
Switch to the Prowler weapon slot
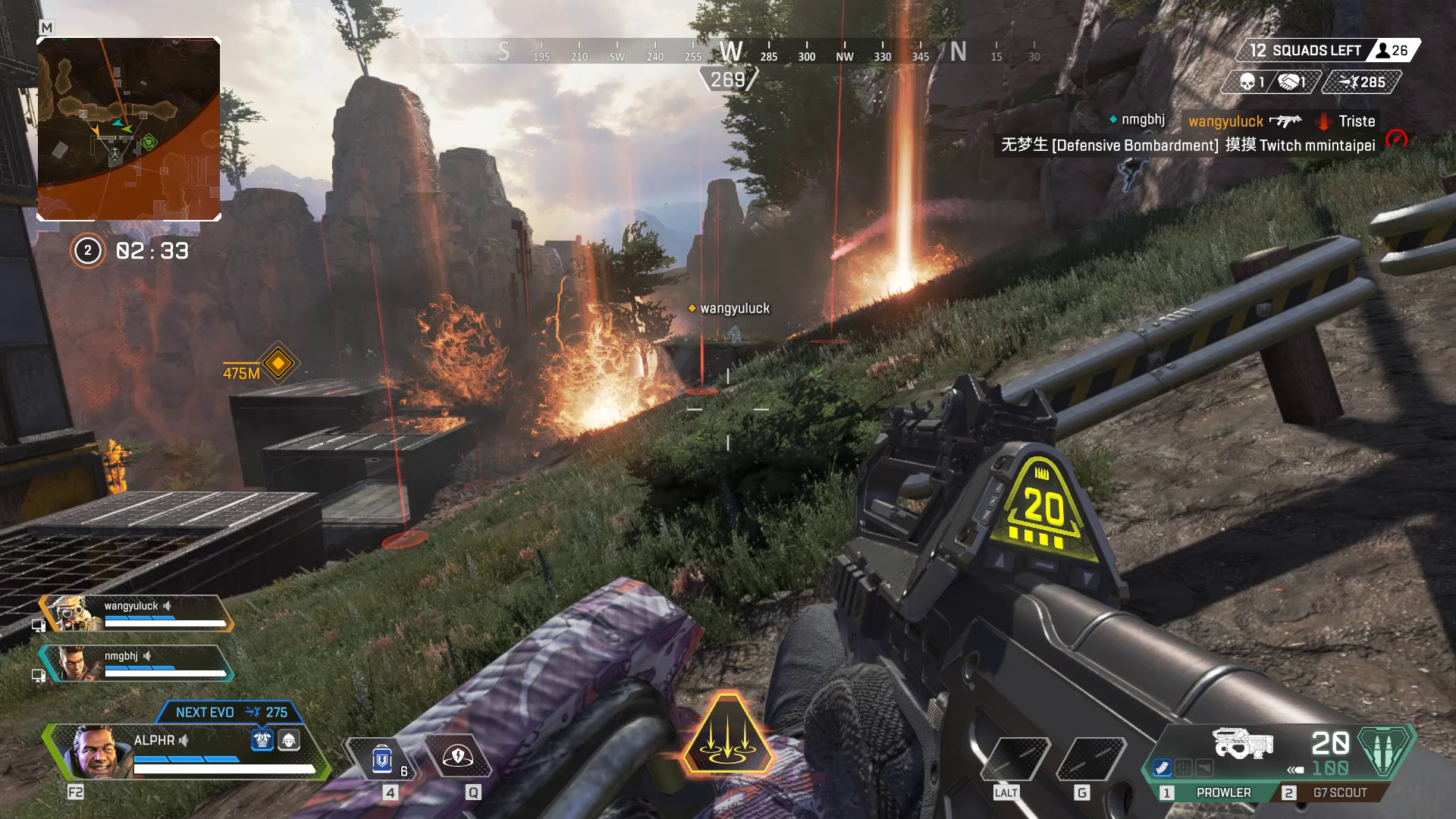(x=1222, y=792)
